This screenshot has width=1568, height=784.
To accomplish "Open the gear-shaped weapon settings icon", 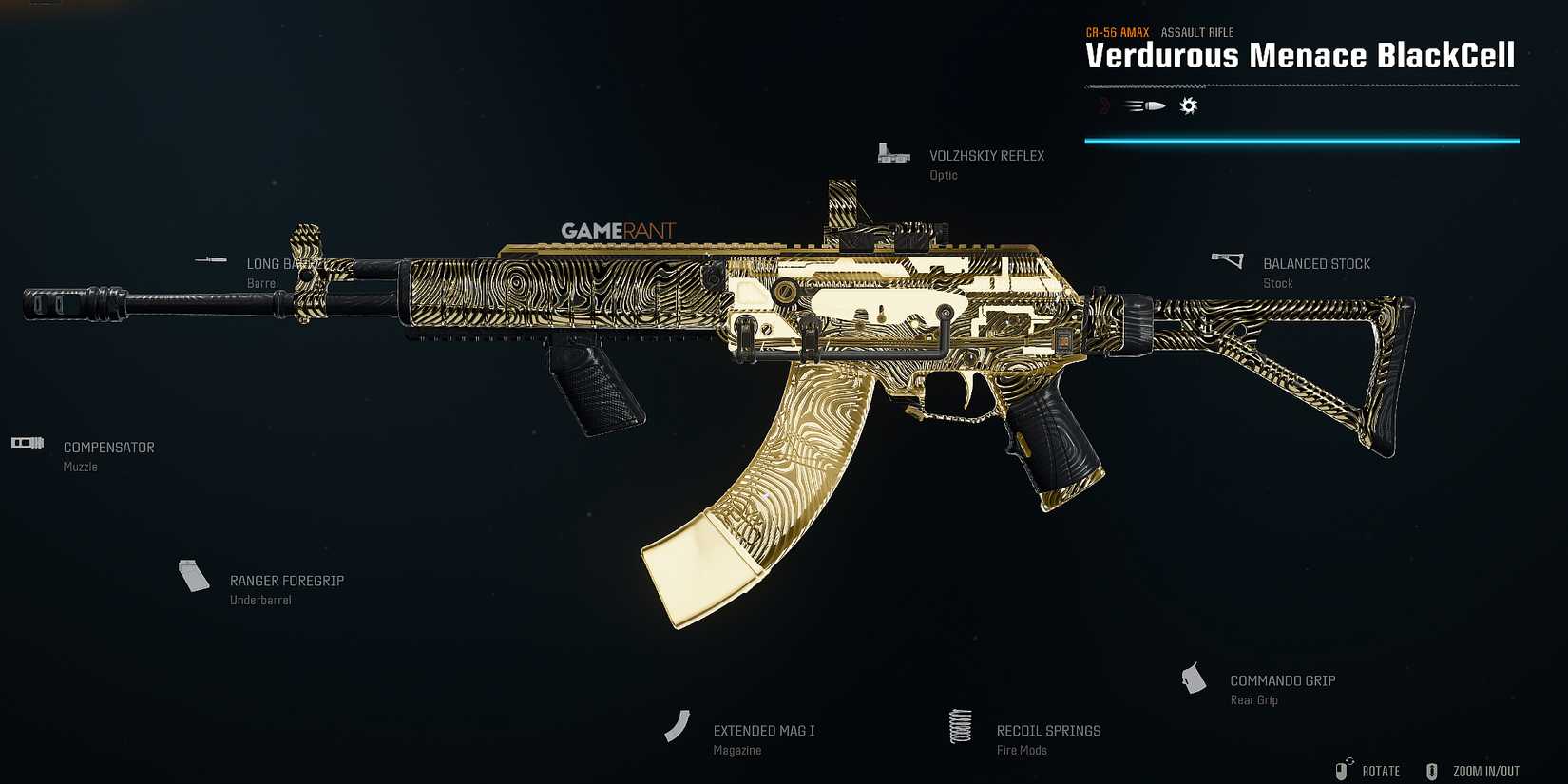I will (x=1189, y=105).
